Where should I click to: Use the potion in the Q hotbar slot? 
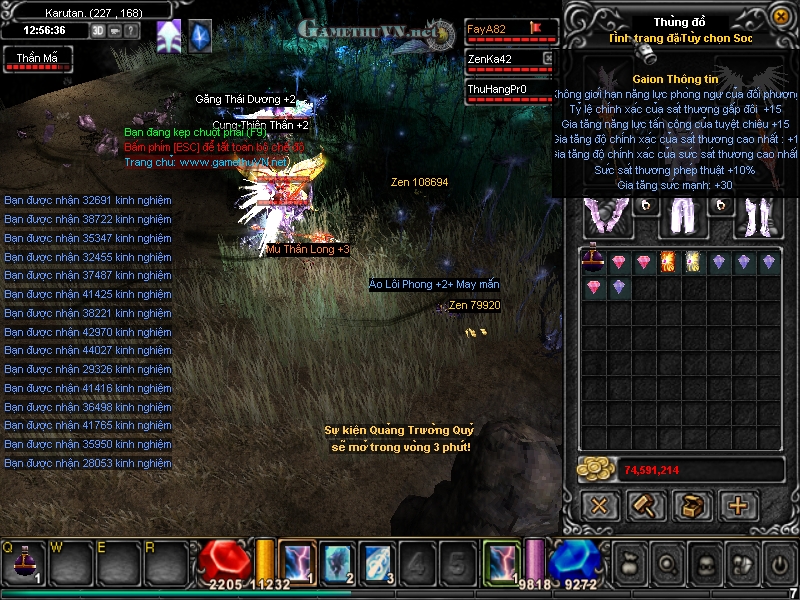[x=22, y=564]
